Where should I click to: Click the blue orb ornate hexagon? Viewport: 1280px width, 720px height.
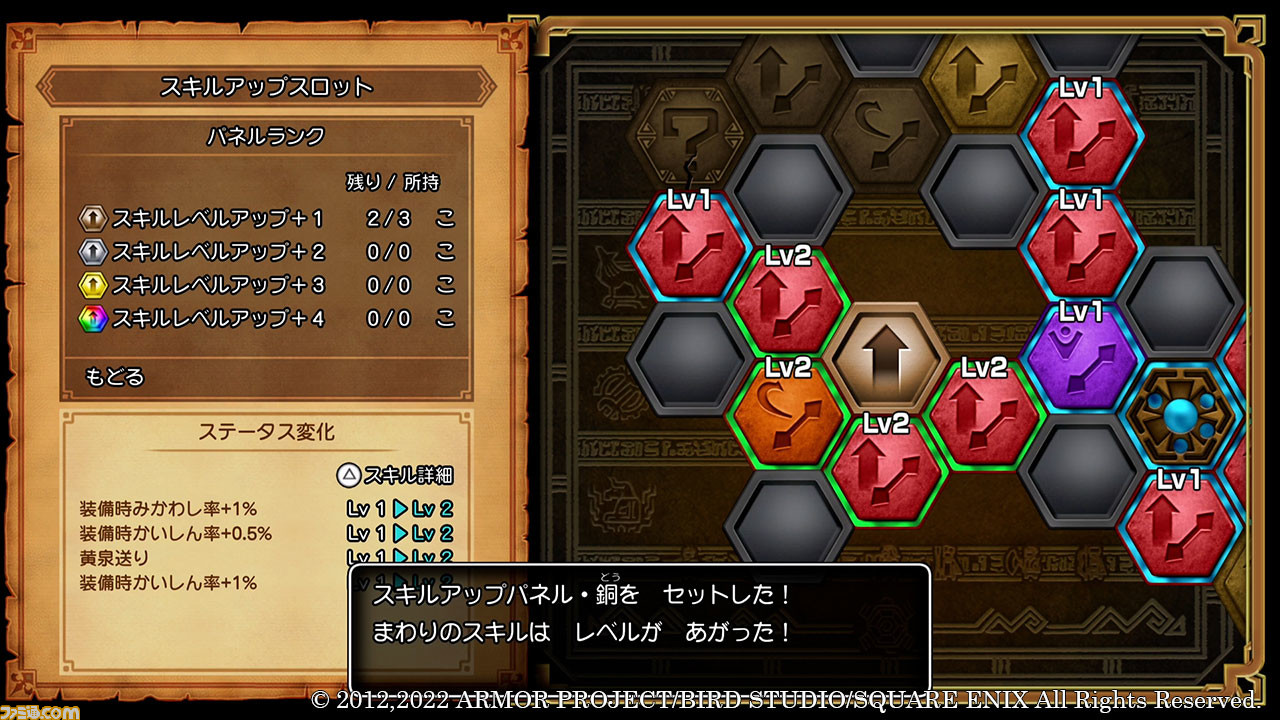[1179, 414]
